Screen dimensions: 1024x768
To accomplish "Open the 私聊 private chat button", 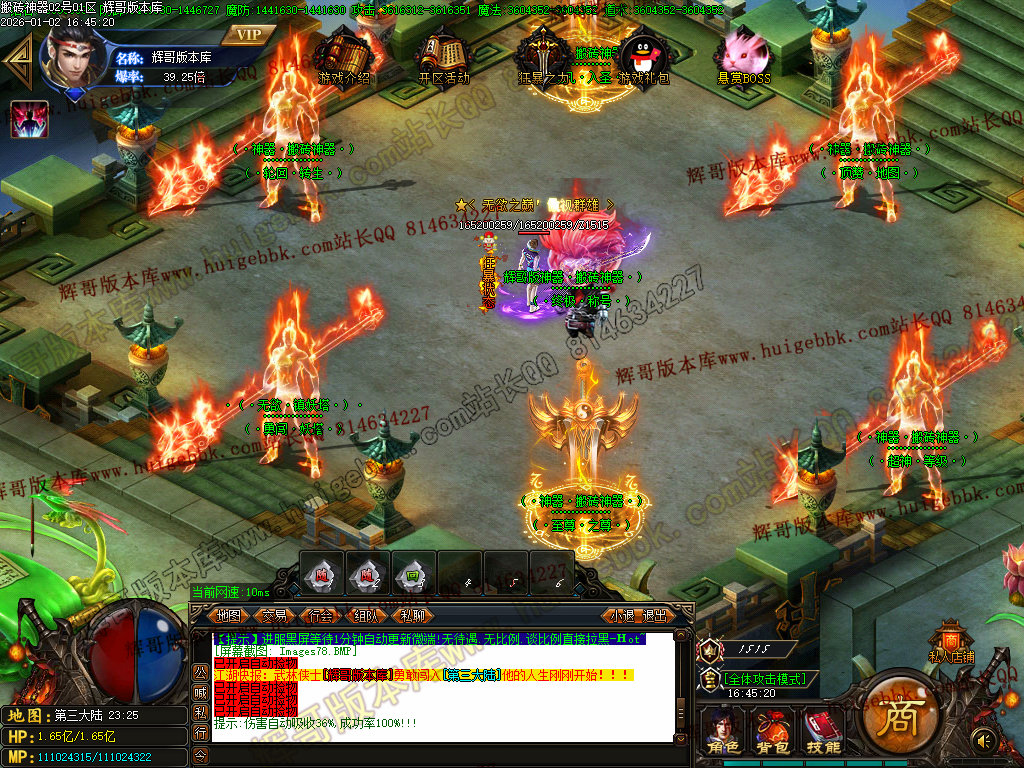I will [x=411, y=616].
